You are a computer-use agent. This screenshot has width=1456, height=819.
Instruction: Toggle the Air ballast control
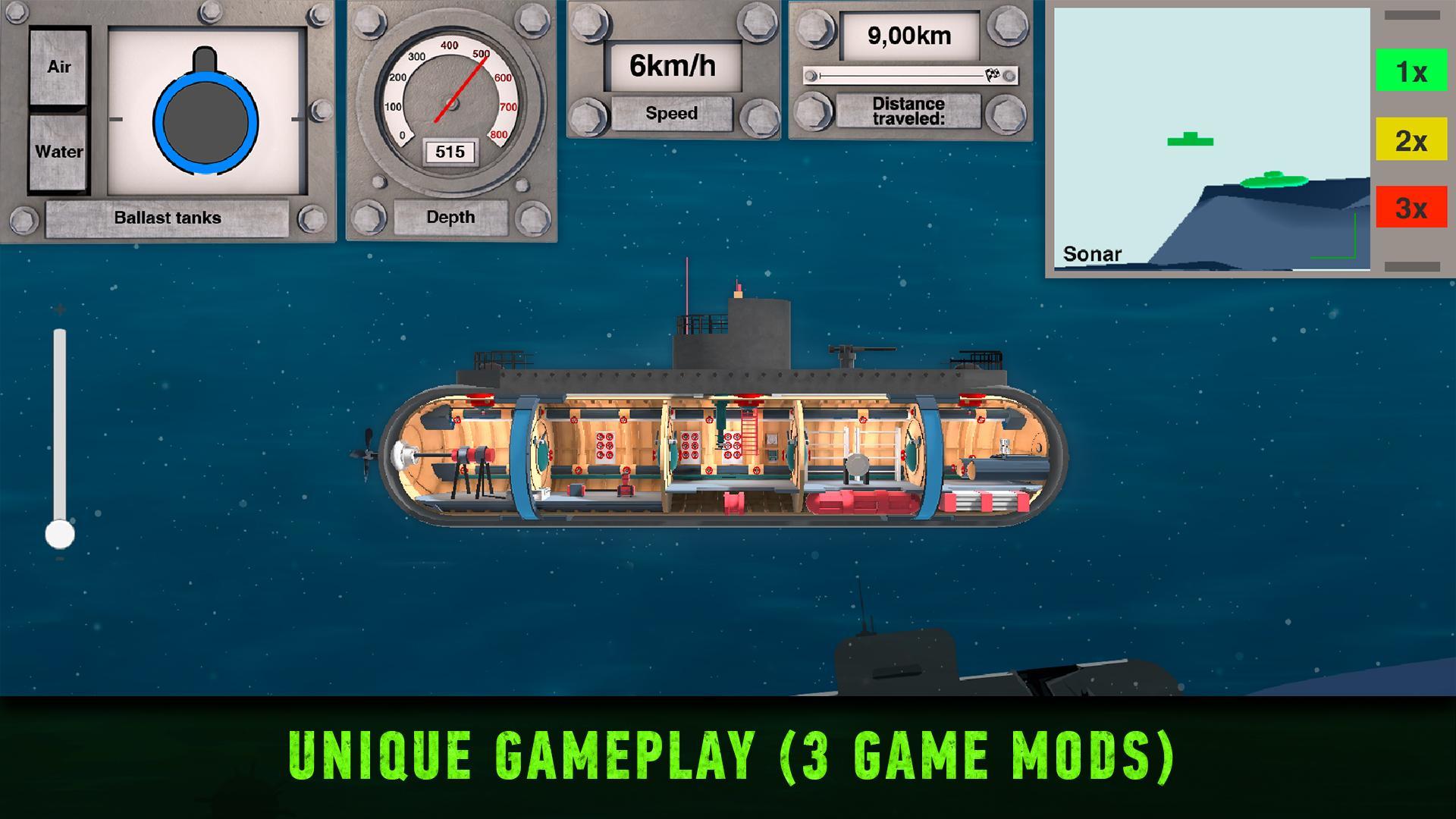58,67
